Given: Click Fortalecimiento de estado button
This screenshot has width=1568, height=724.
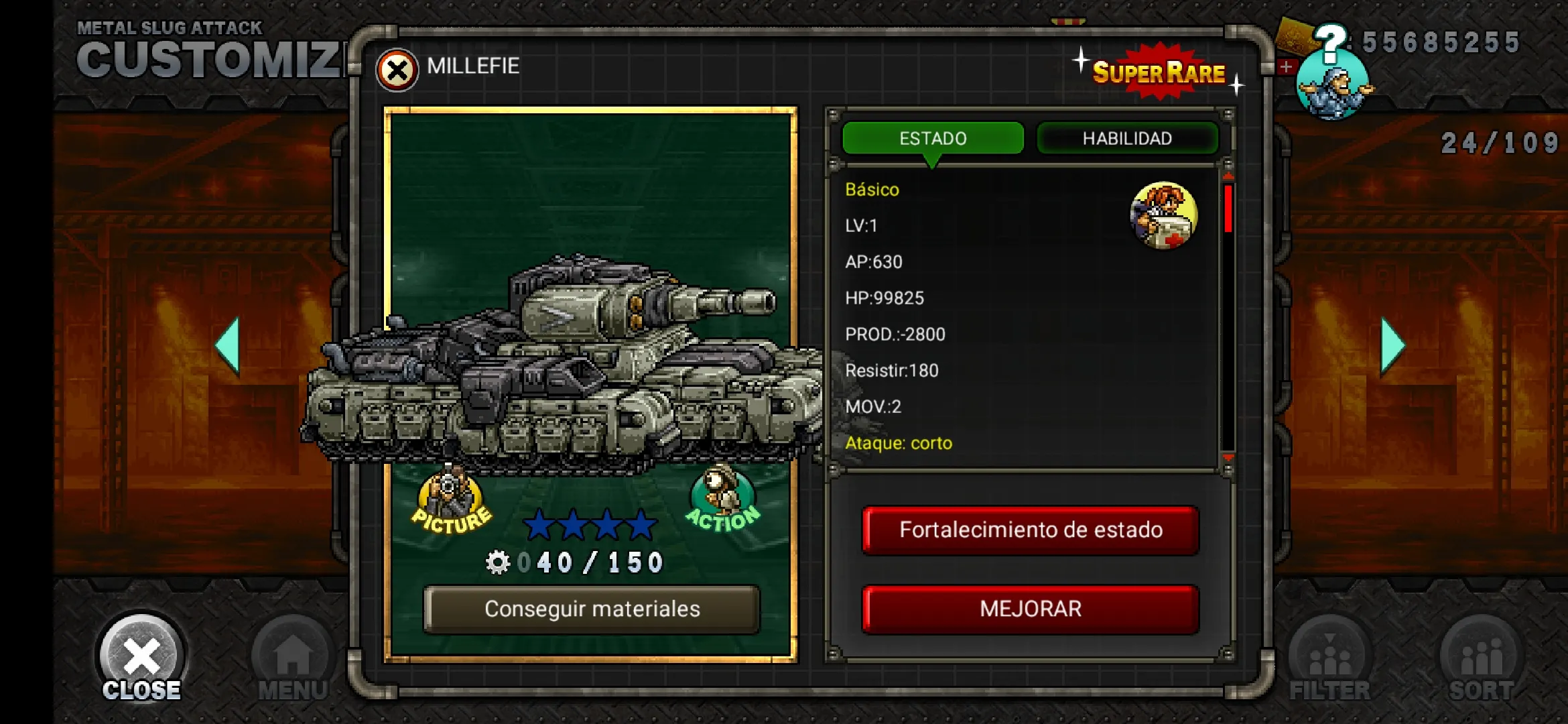Looking at the screenshot, I should (x=1031, y=530).
